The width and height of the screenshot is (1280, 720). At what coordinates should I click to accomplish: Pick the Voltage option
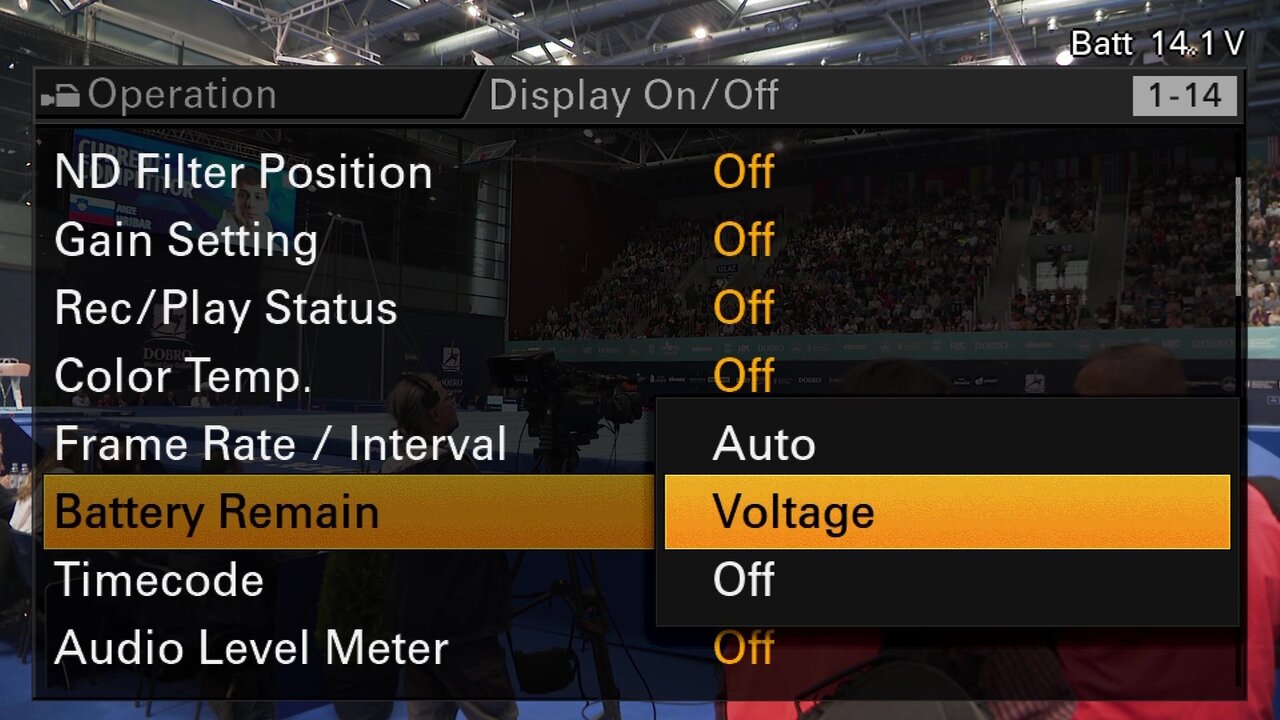click(x=946, y=512)
